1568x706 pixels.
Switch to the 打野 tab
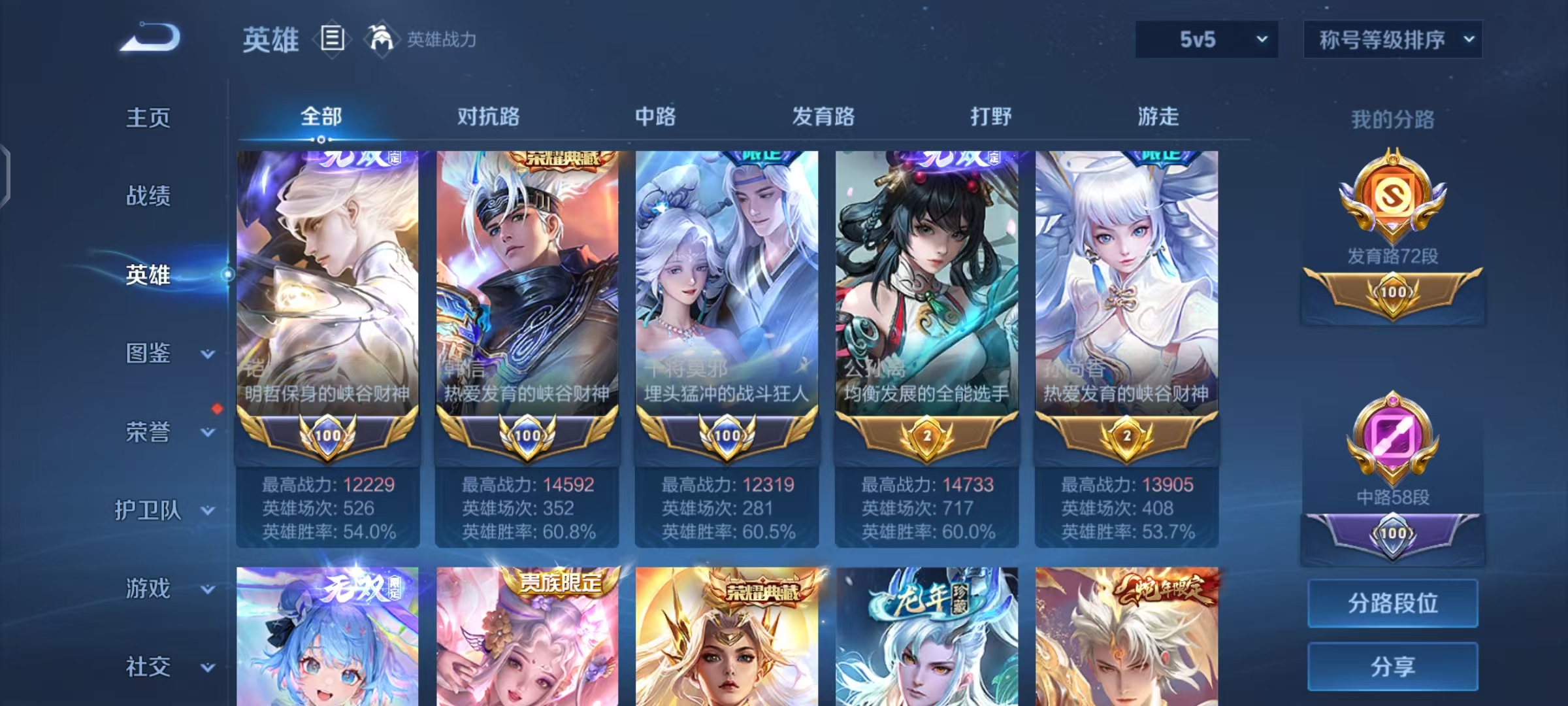pos(991,118)
